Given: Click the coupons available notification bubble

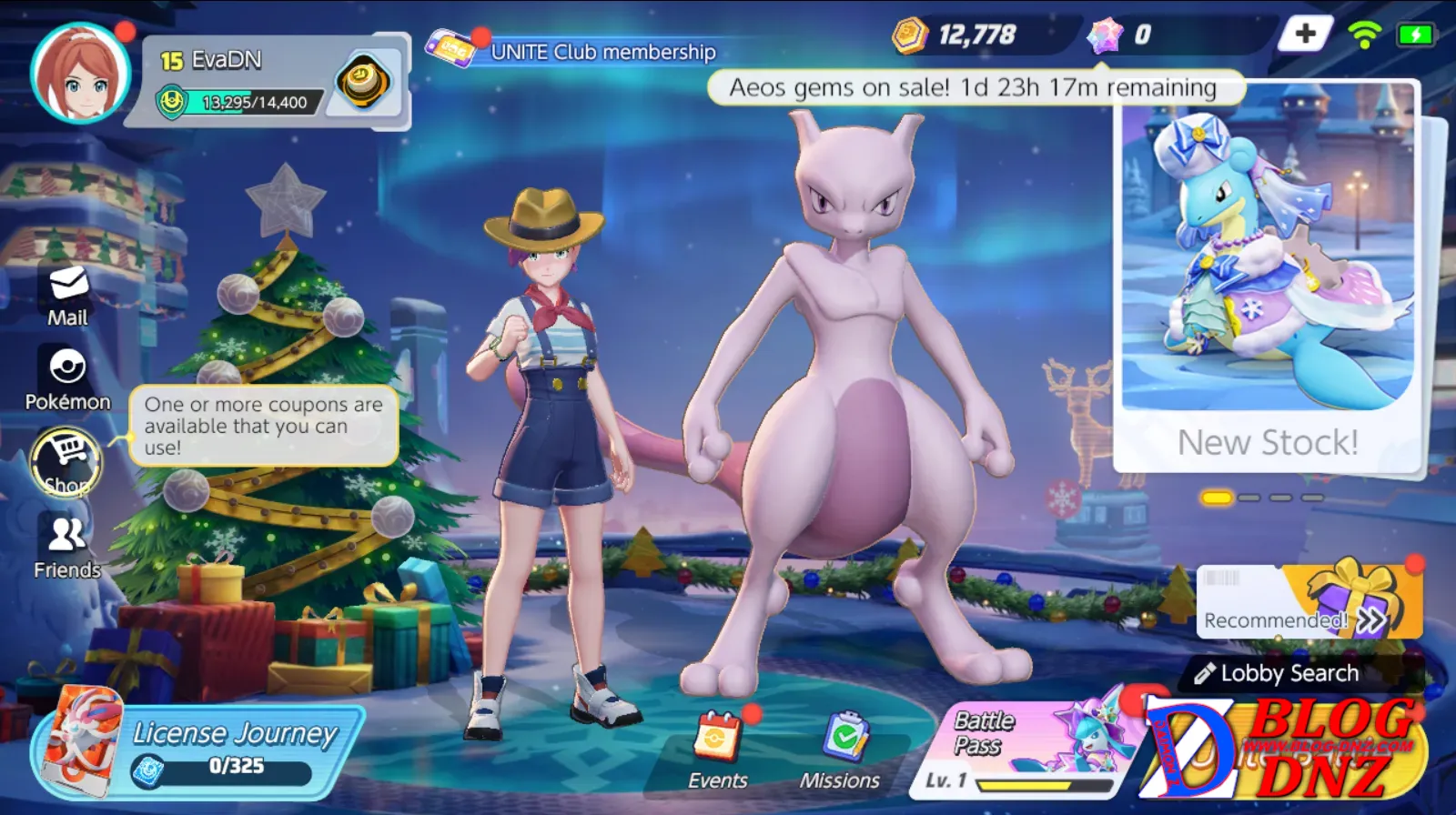Looking at the screenshot, I should [263, 426].
